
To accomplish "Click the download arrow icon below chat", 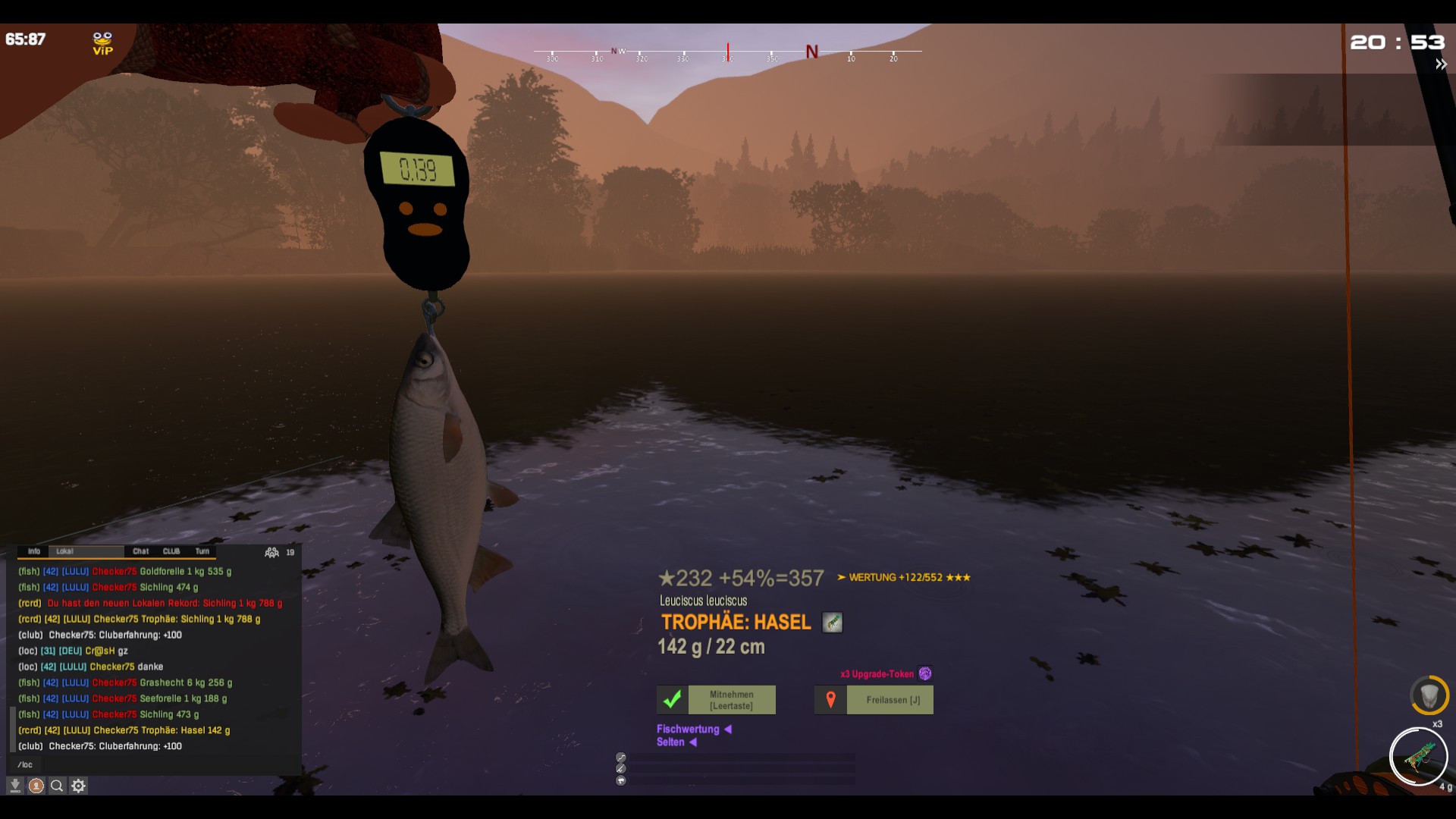I will [x=14, y=786].
